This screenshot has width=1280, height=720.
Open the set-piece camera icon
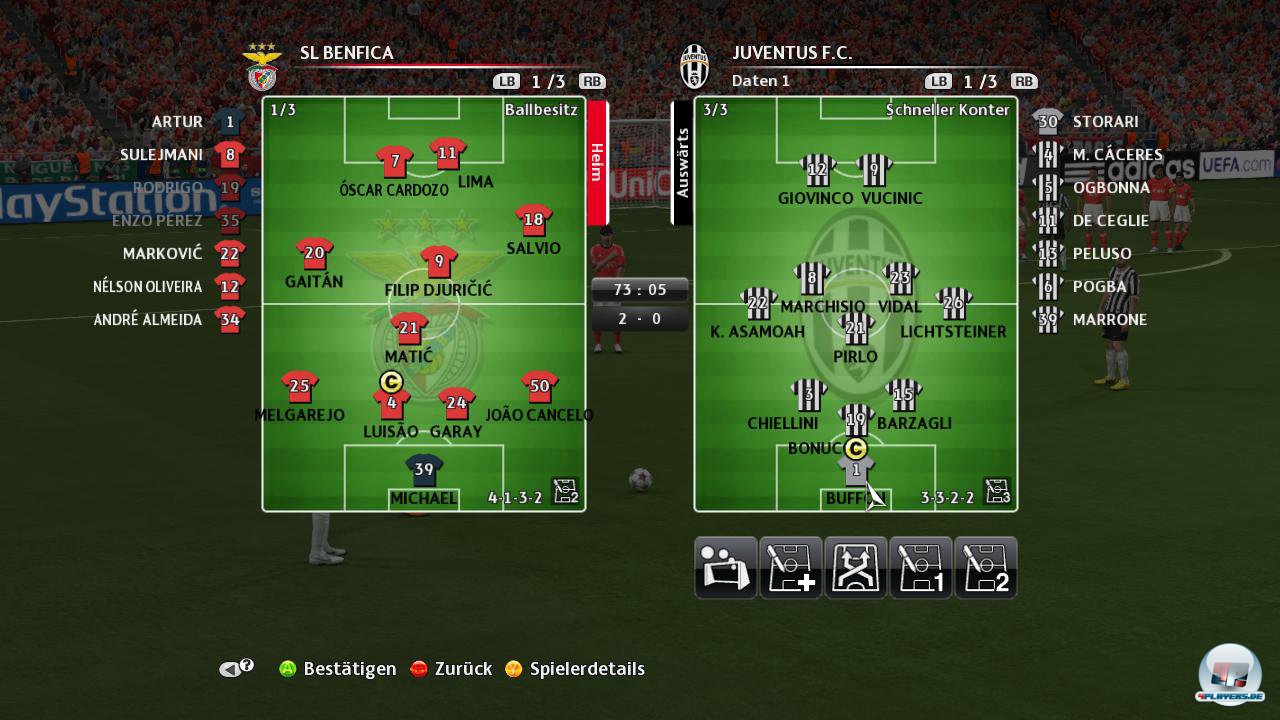[x=725, y=567]
